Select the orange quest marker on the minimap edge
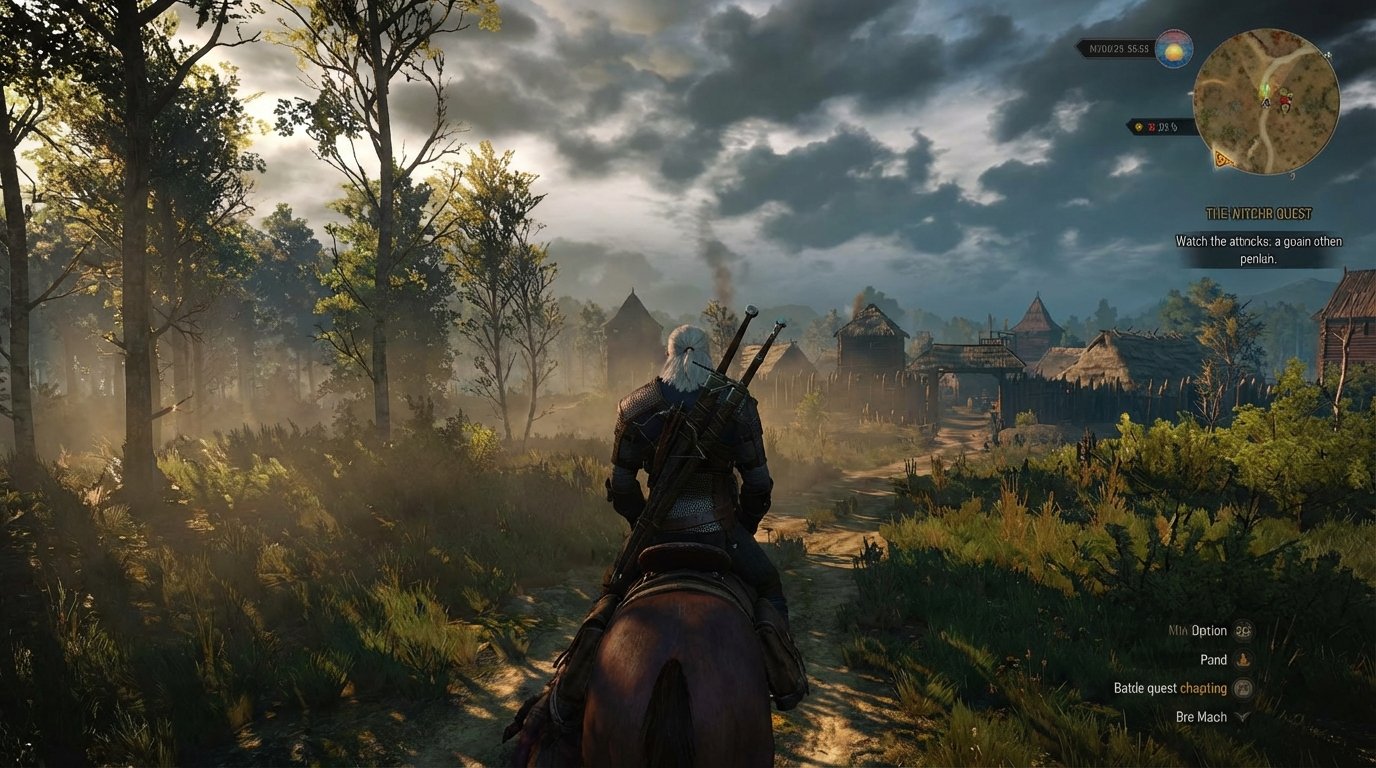Image resolution: width=1376 pixels, height=768 pixels. click(1222, 157)
